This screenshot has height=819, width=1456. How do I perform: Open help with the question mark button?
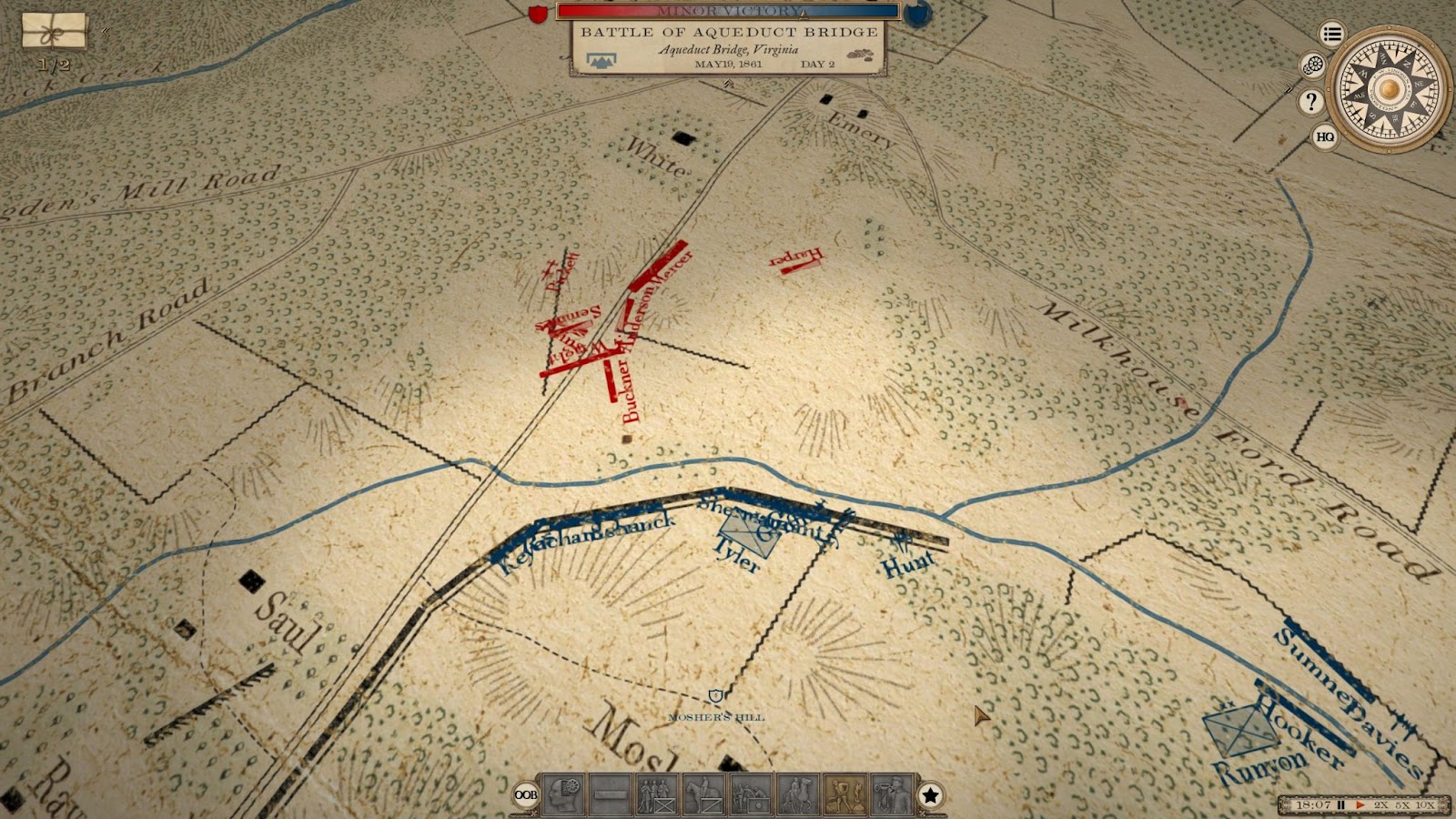pos(1310,101)
